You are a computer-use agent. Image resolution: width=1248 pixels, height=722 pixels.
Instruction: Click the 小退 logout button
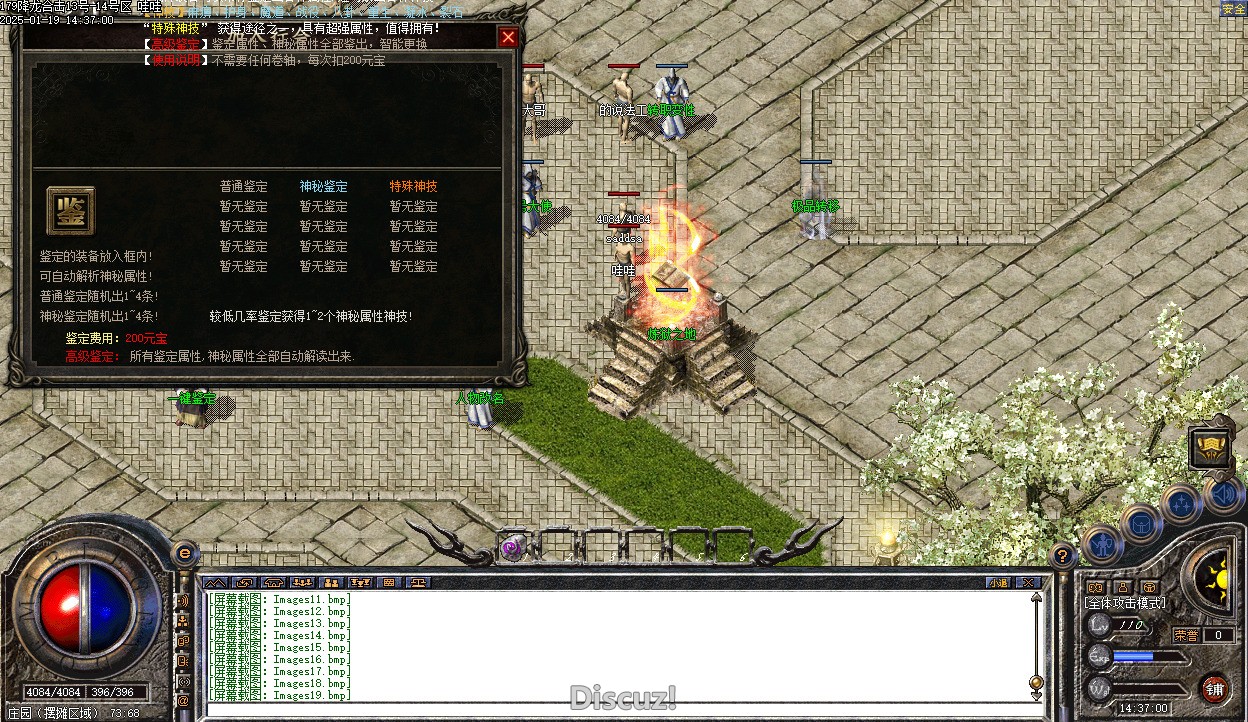pos(998,582)
